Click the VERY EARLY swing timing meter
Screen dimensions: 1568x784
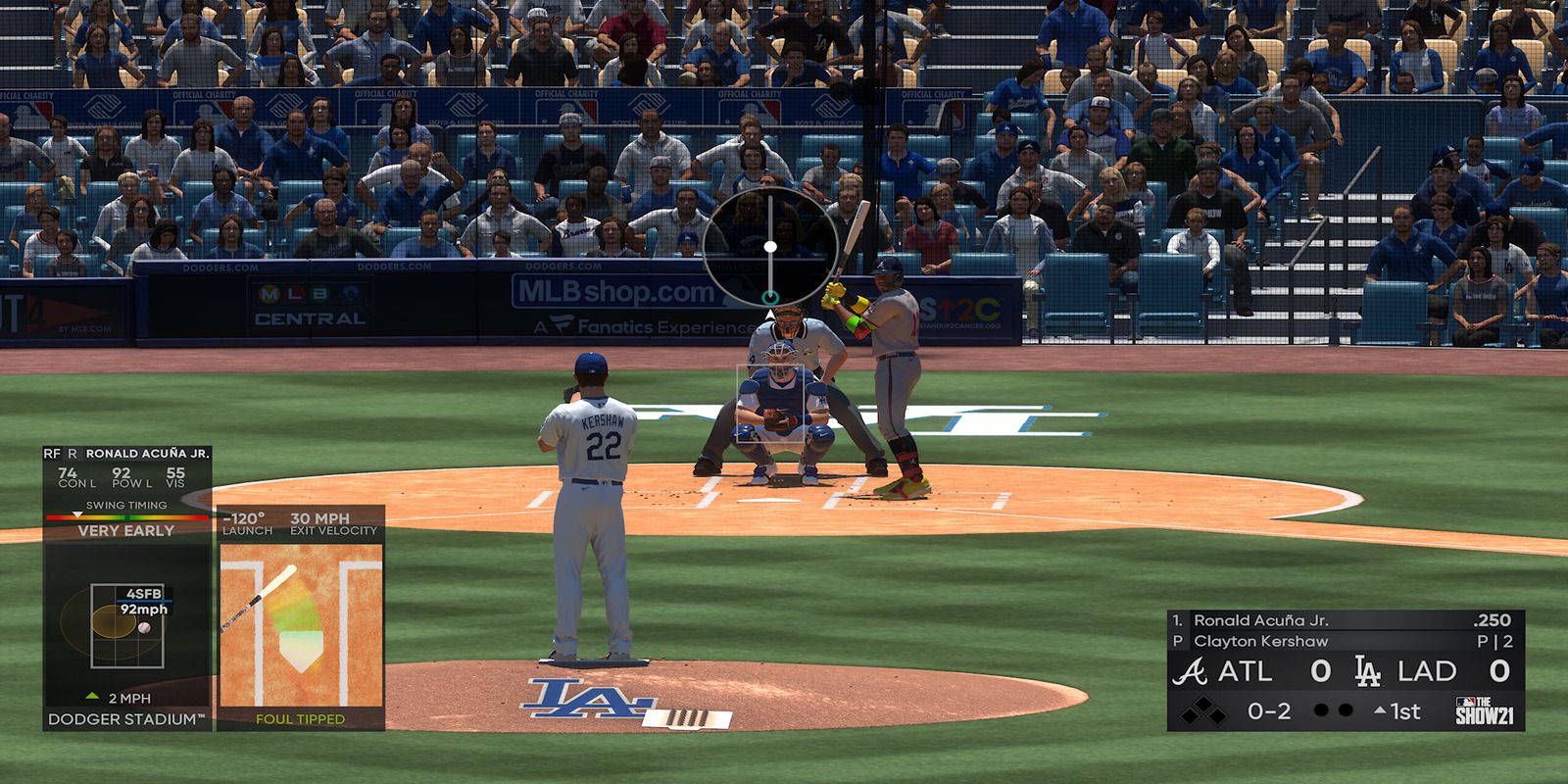click(125, 524)
